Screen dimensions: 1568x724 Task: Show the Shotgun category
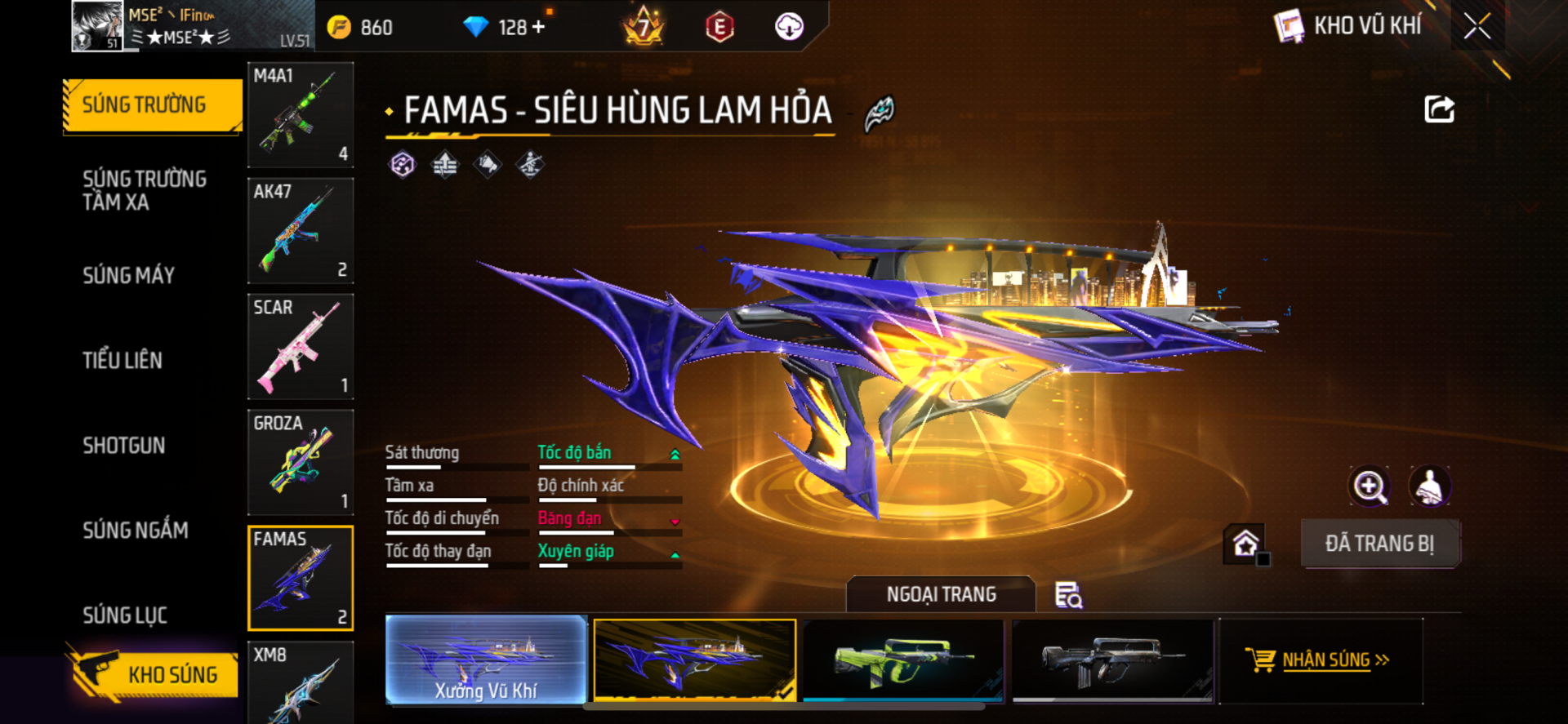[124, 445]
